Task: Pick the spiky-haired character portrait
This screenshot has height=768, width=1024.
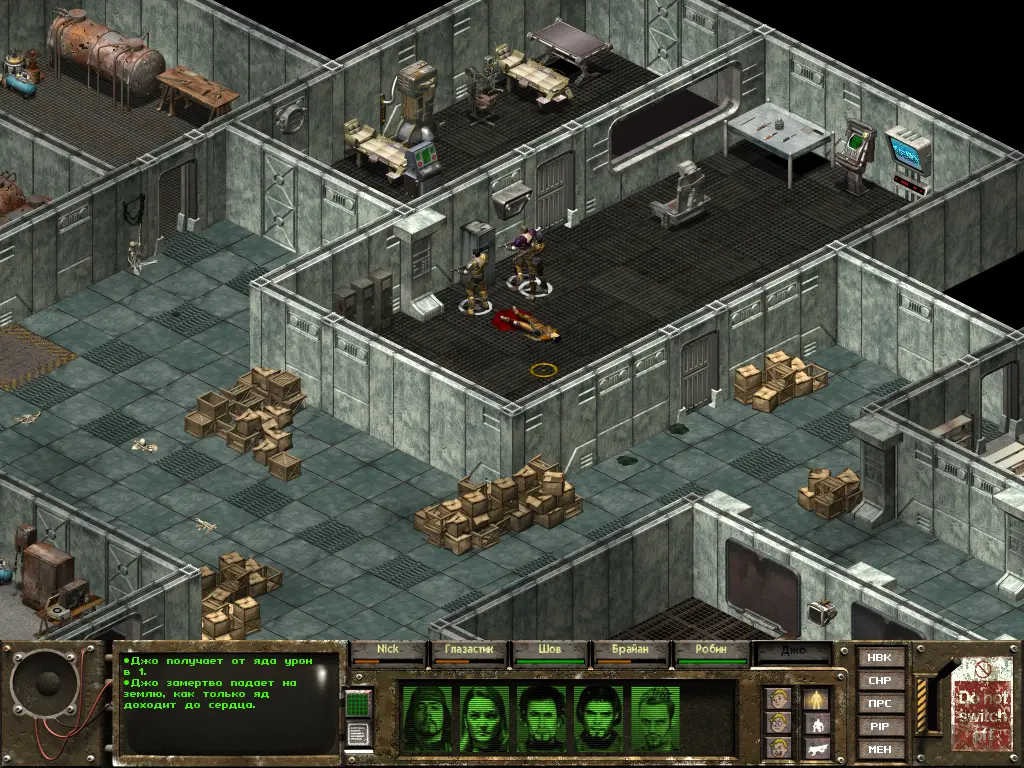Action: point(657,719)
